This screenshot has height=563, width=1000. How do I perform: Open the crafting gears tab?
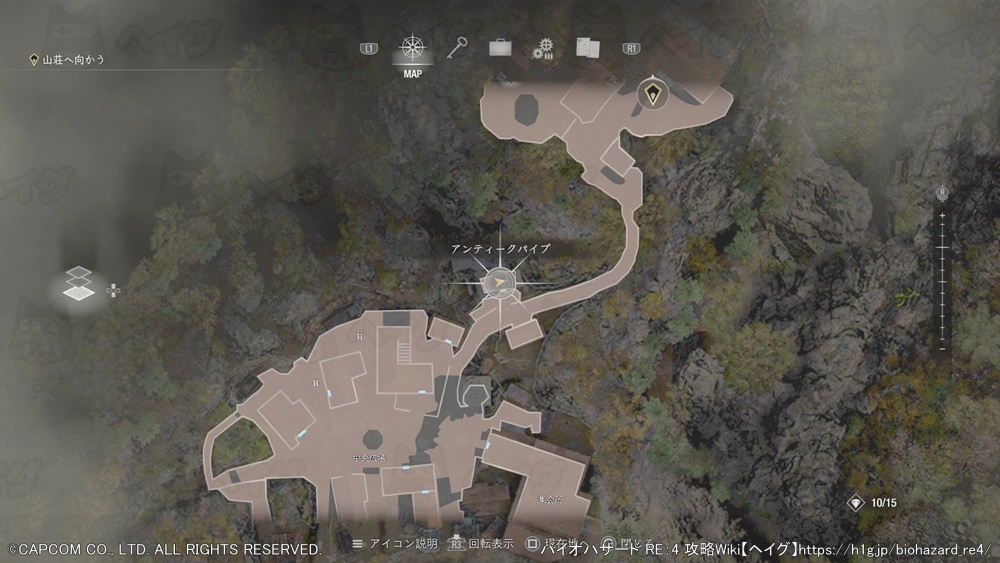coord(543,48)
